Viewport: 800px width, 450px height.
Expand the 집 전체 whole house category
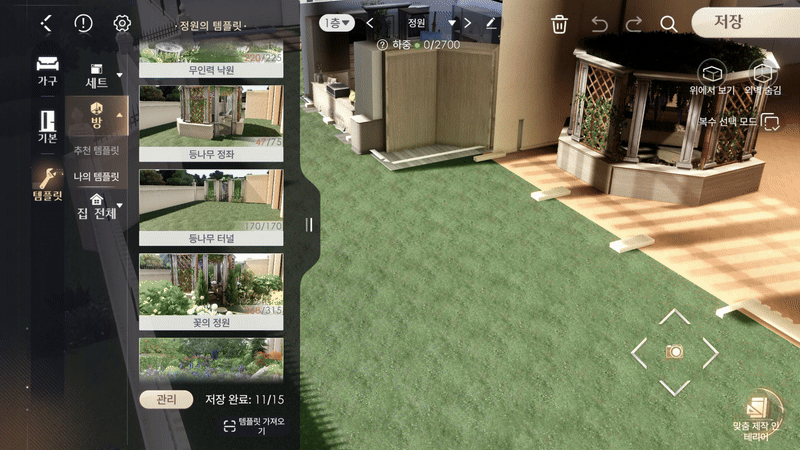tap(97, 205)
